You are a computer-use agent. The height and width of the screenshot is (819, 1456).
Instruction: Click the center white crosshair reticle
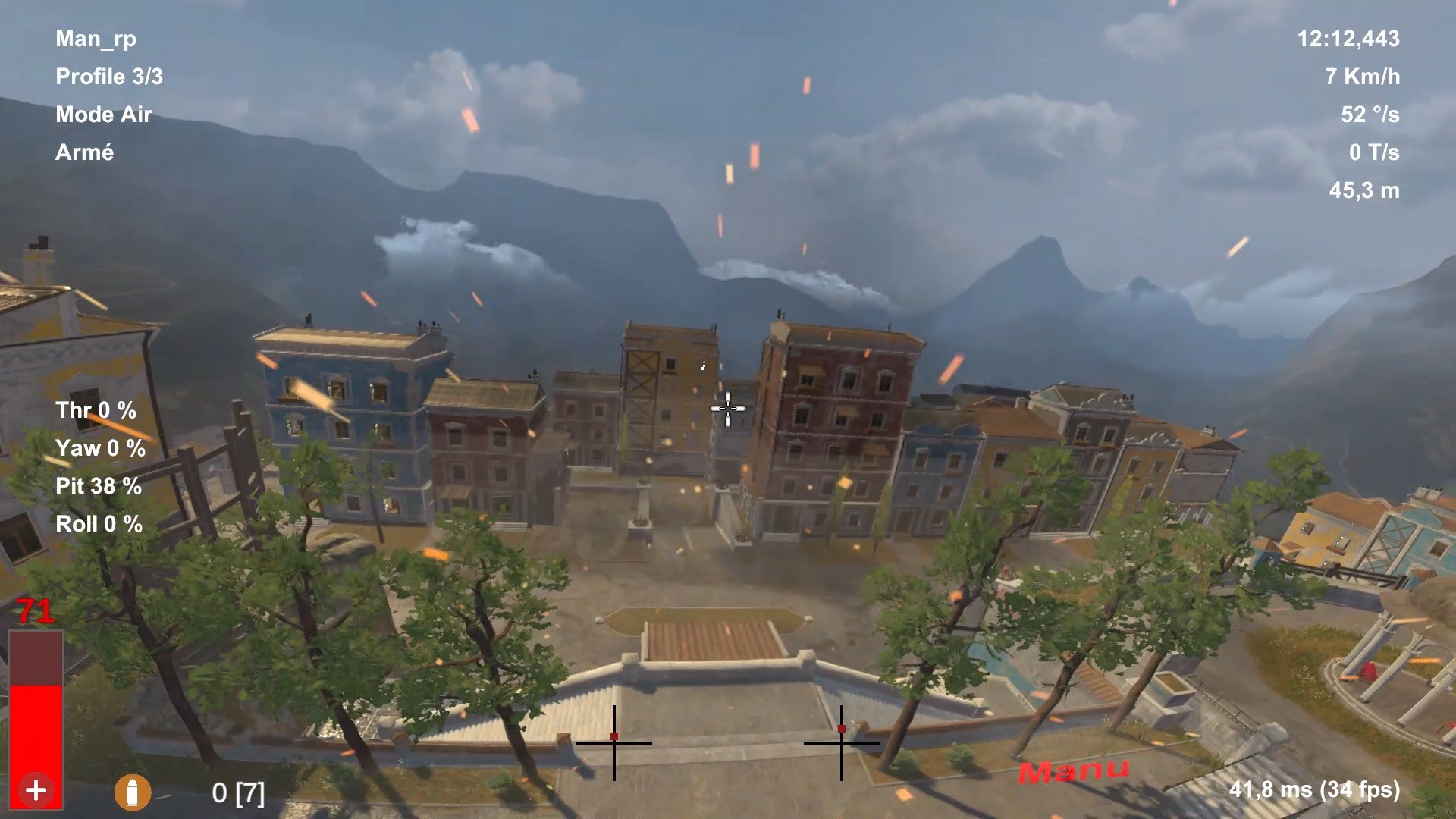[727, 409]
